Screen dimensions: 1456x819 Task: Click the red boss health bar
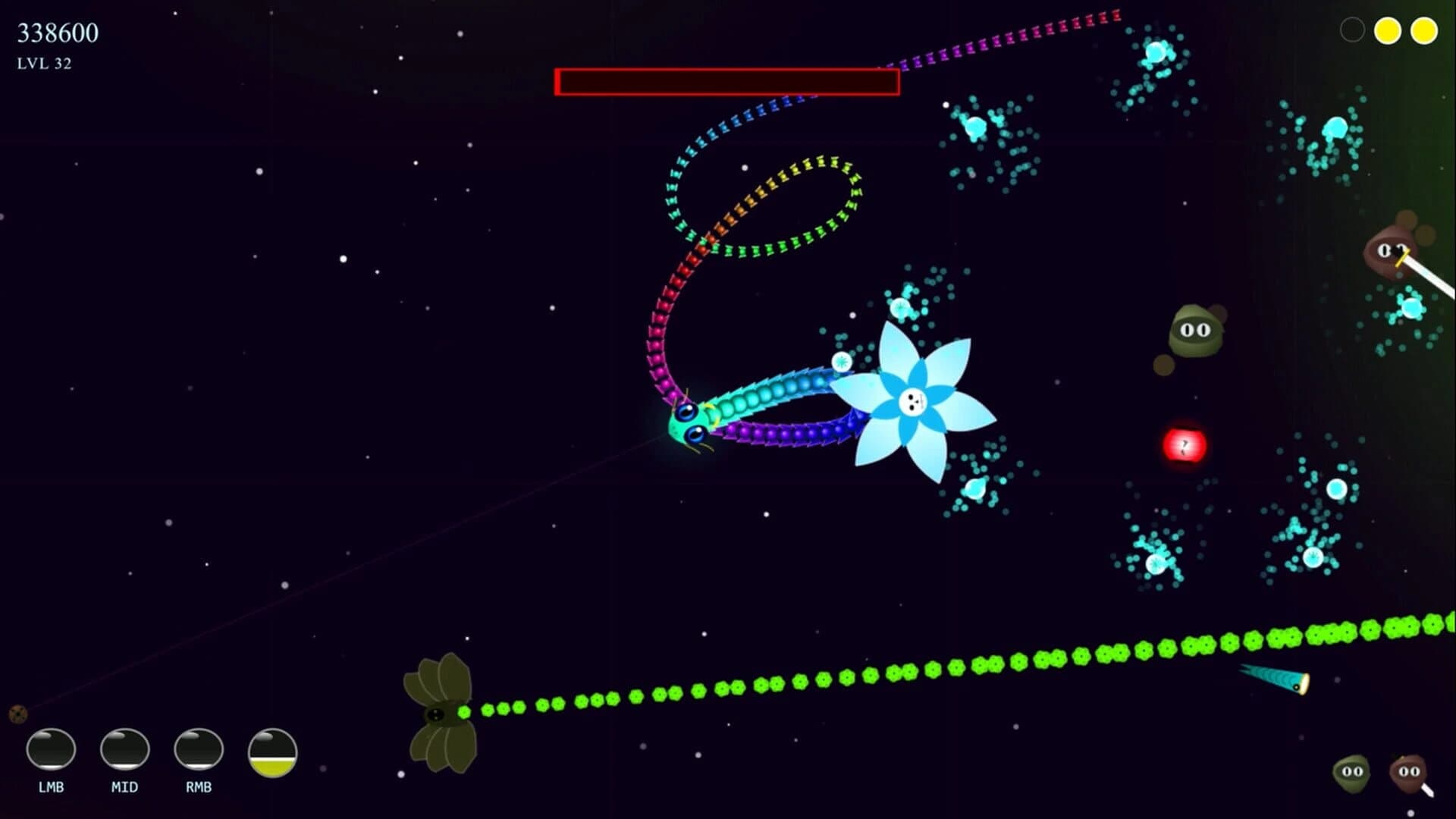click(x=726, y=80)
